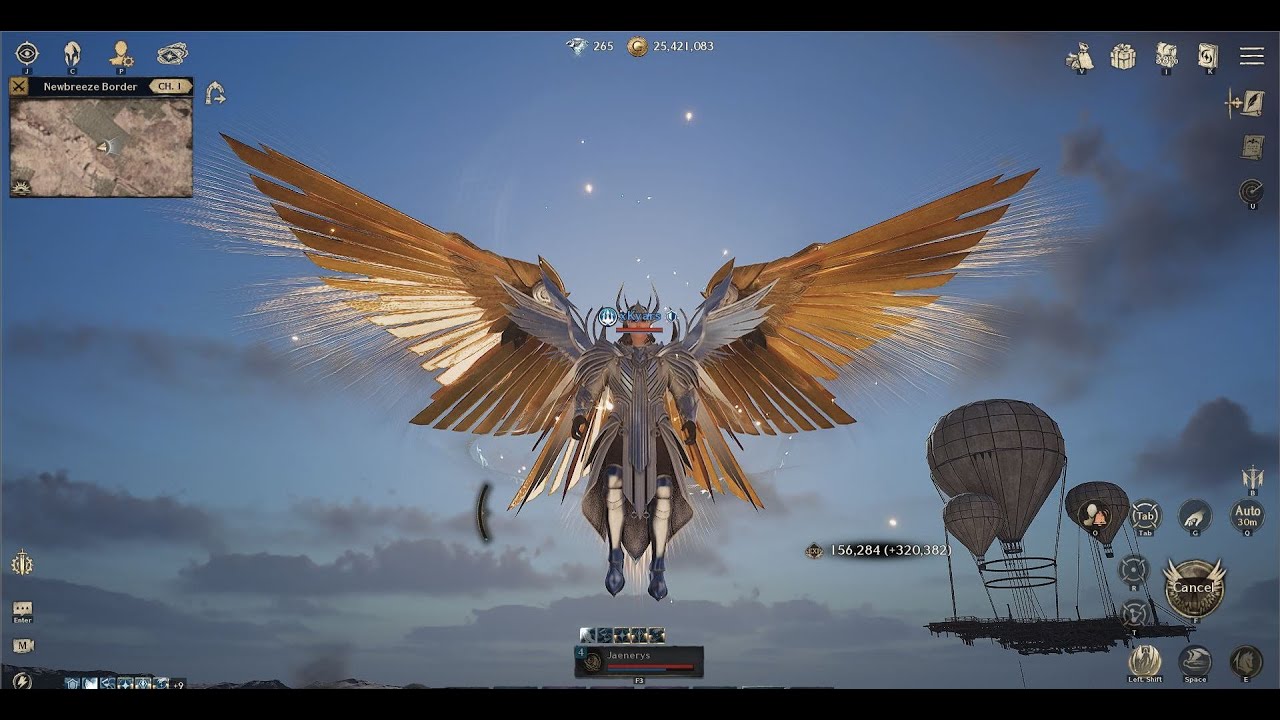Select the Jaenerys party member frame
The width and height of the screenshot is (1280, 720).
click(639, 661)
